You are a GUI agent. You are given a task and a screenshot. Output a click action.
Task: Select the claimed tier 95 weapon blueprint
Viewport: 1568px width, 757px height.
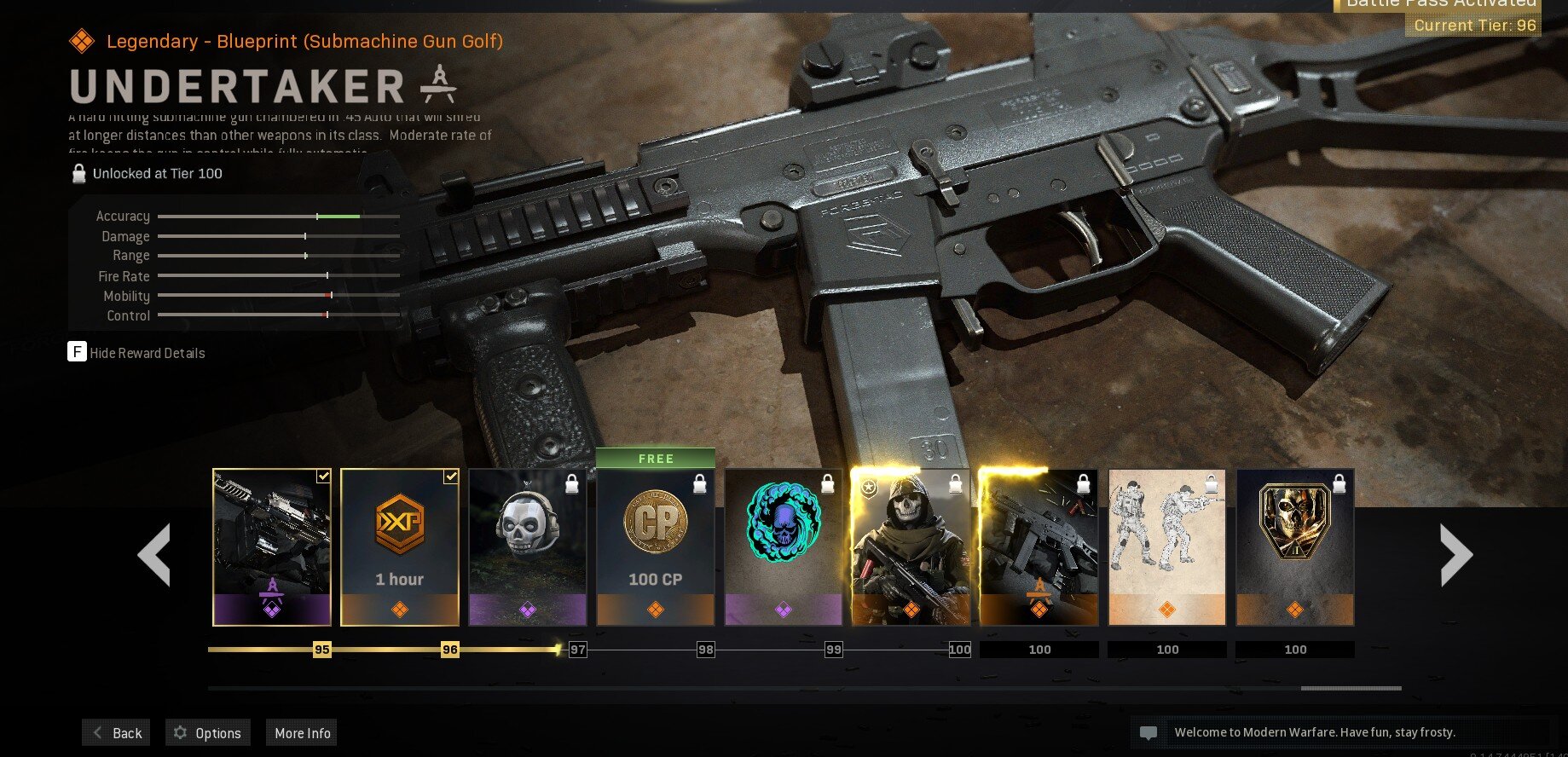click(272, 547)
